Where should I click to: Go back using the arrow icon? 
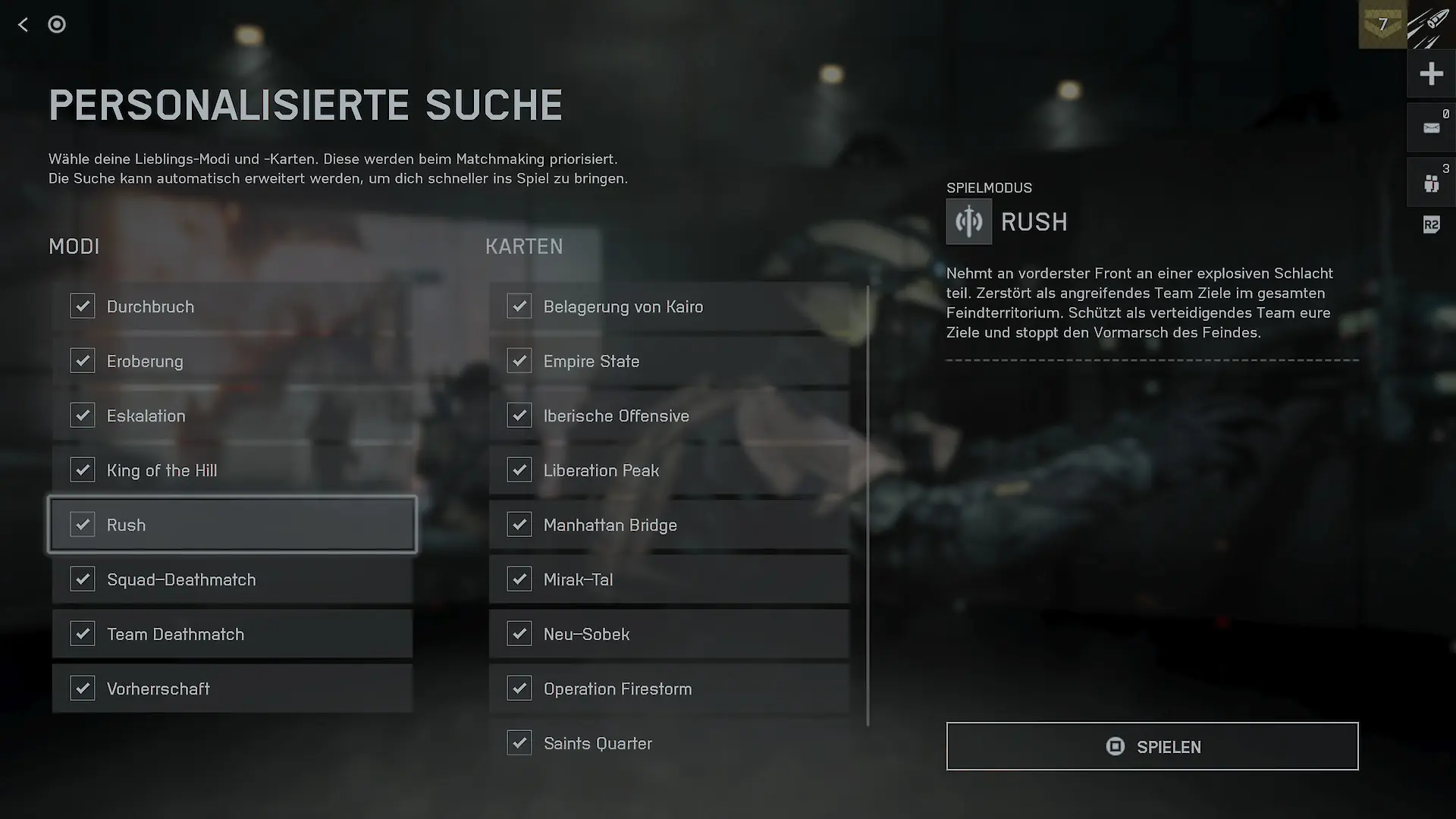click(x=24, y=25)
